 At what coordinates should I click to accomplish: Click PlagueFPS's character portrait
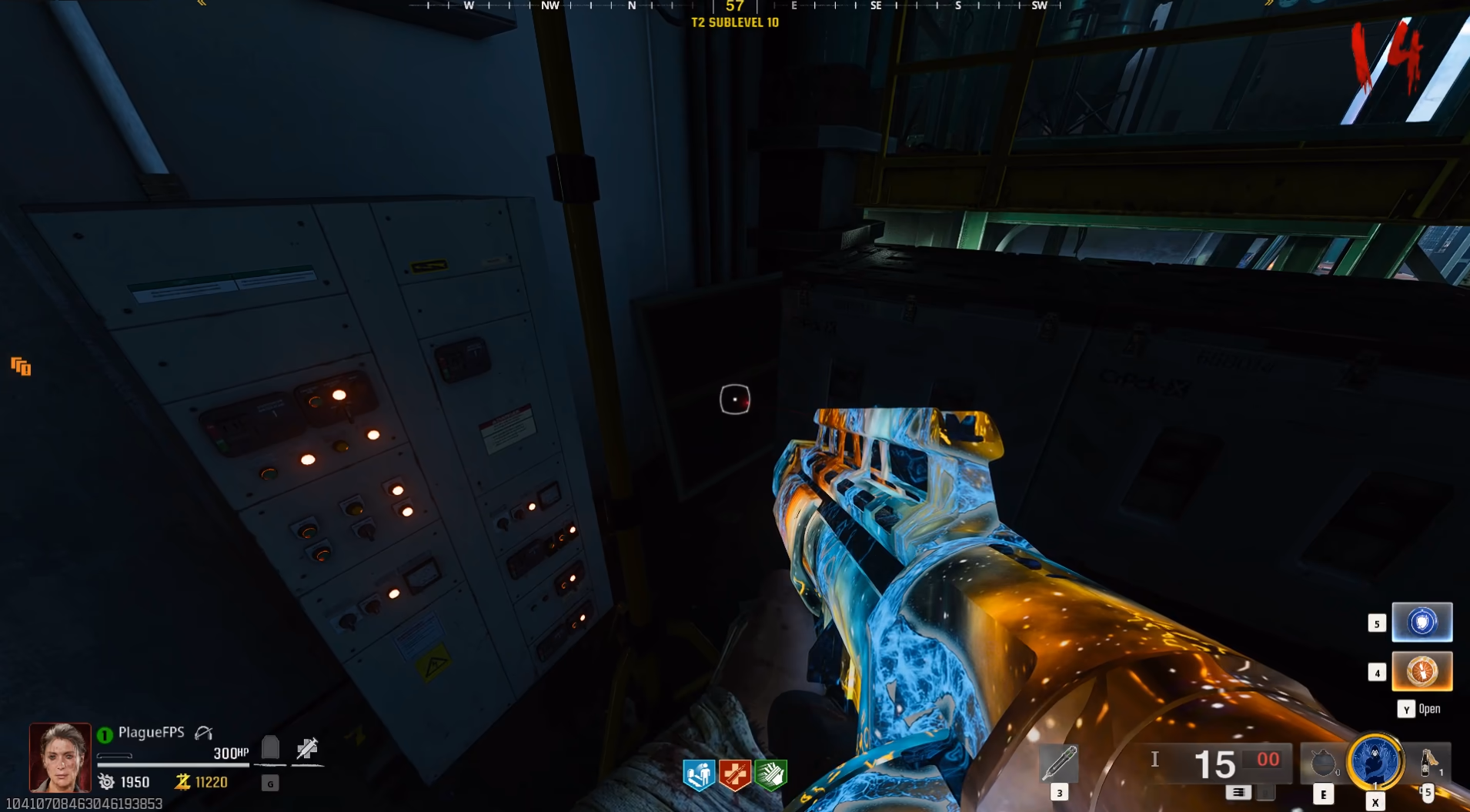click(x=60, y=757)
